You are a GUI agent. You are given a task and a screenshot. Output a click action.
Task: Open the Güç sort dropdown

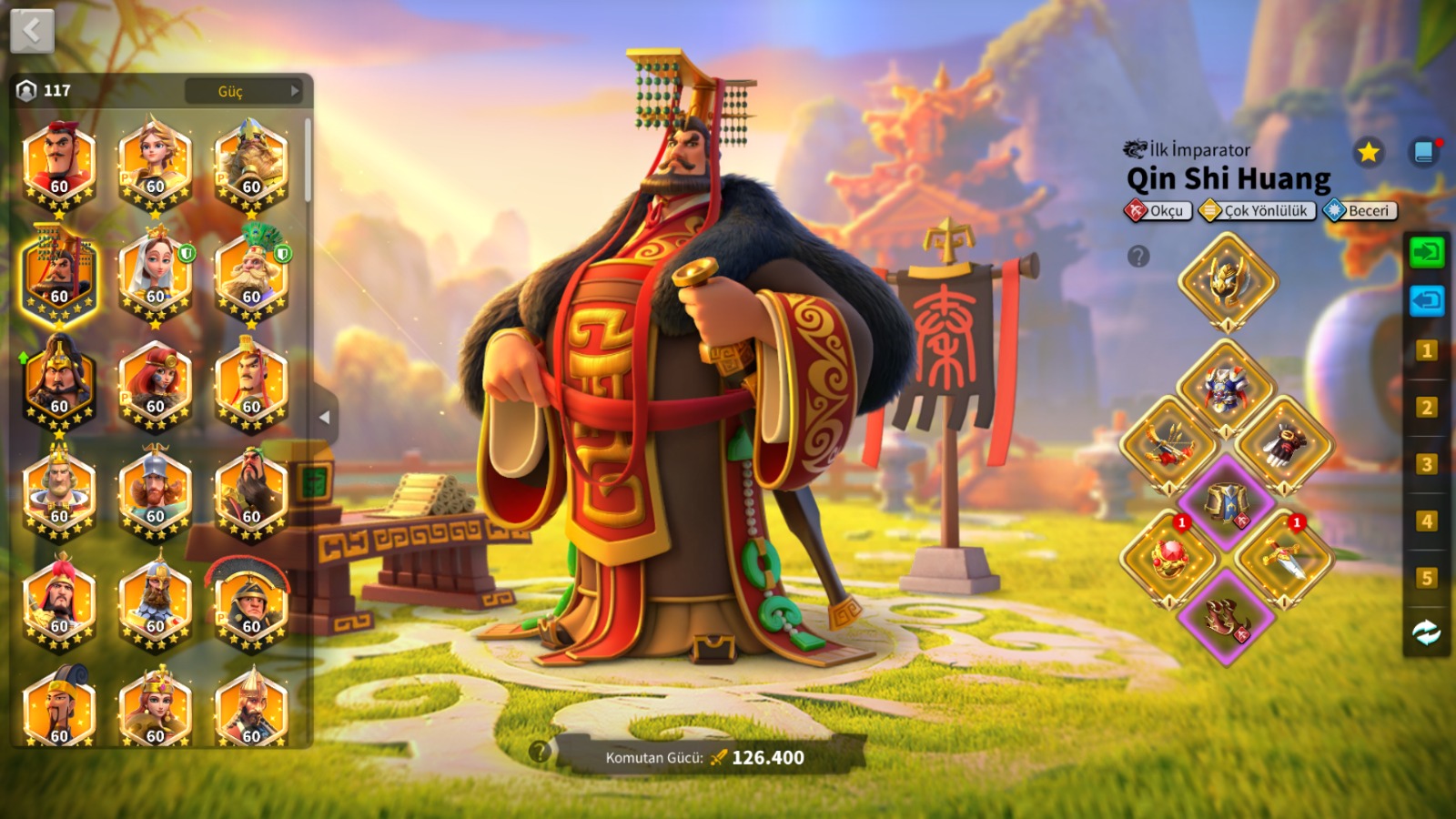[243, 91]
